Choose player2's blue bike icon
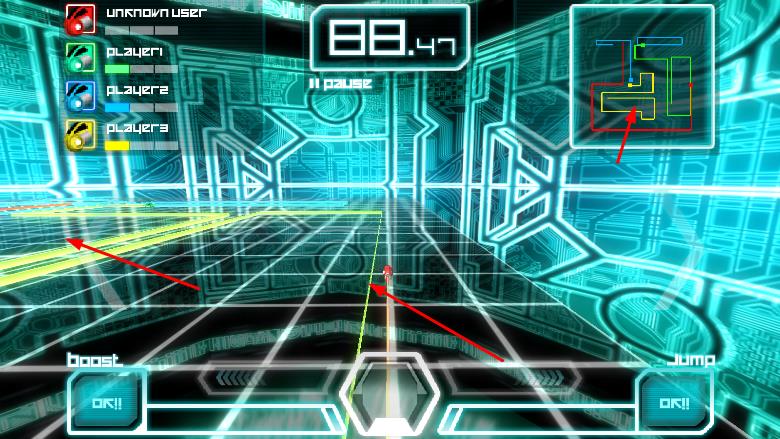 [80, 94]
